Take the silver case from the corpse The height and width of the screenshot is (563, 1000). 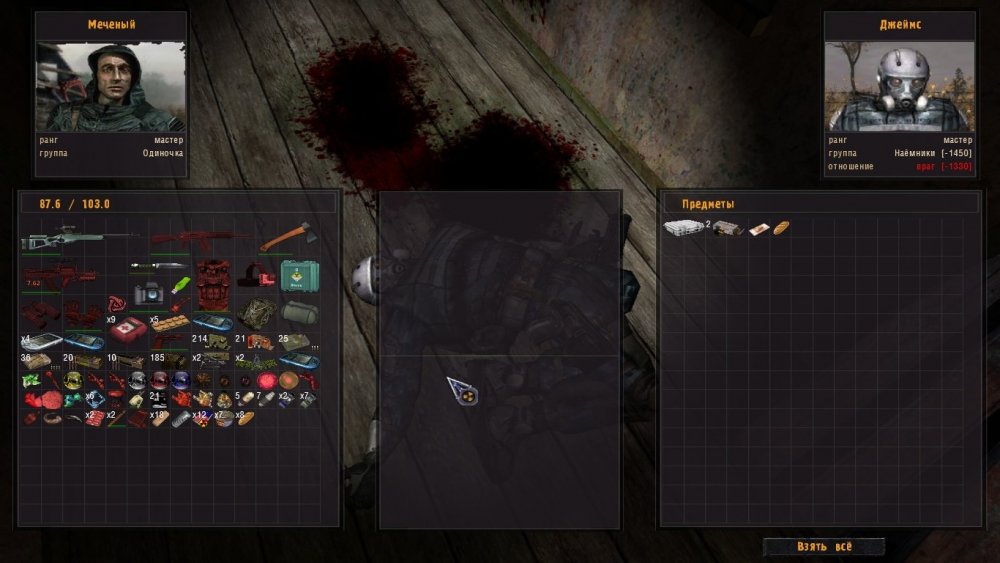pyautogui.click(x=683, y=228)
